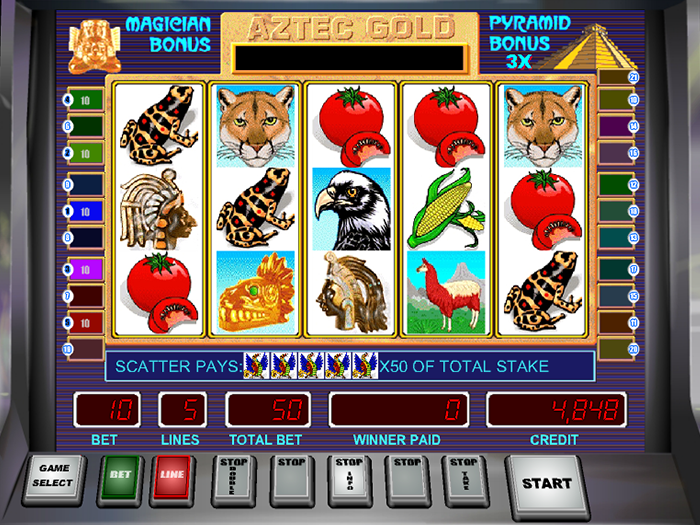Select the red payline 5 marker

click(x=83, y=323)
